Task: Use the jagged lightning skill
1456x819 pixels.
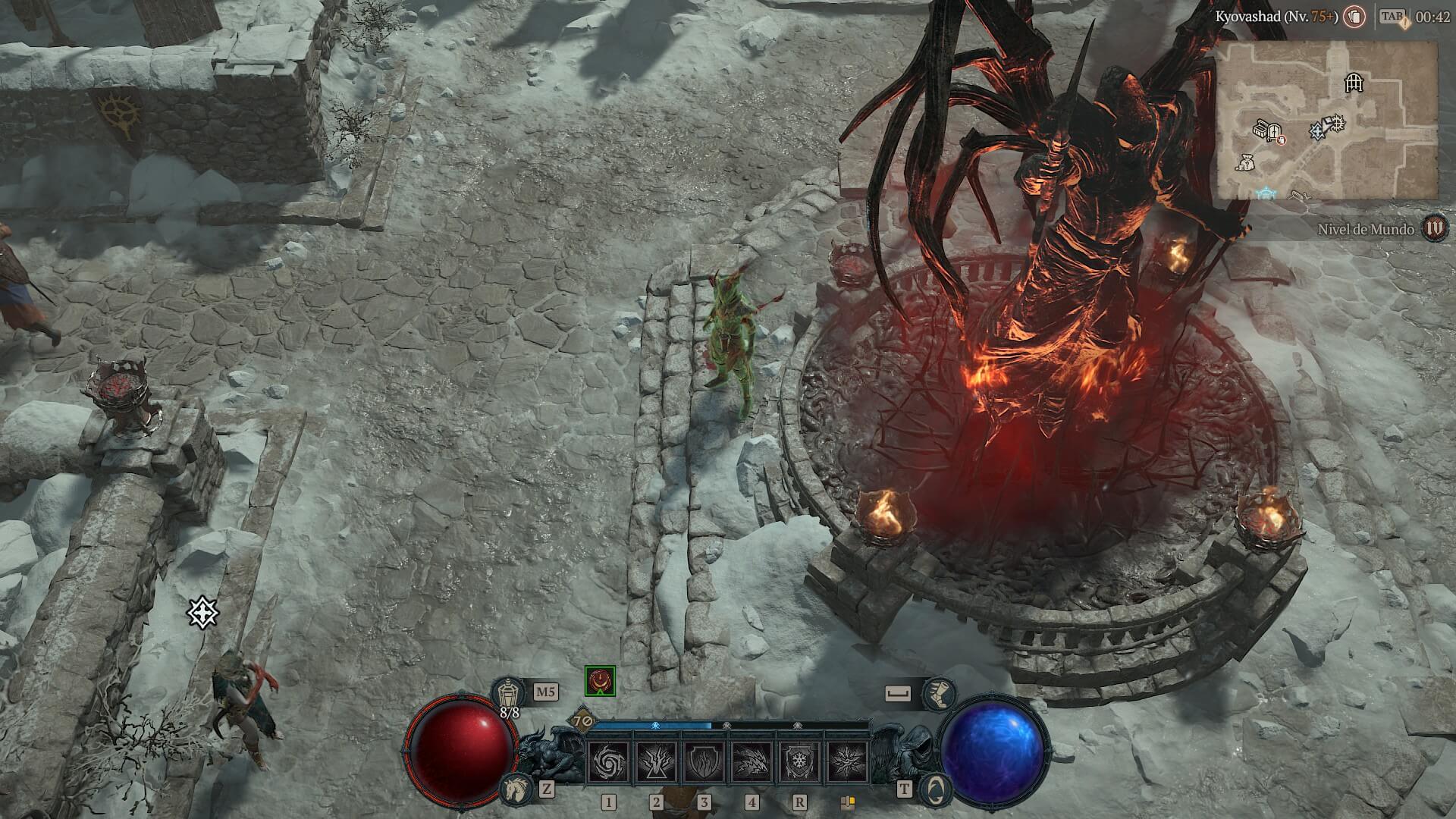Action: [x=752, y=761]
